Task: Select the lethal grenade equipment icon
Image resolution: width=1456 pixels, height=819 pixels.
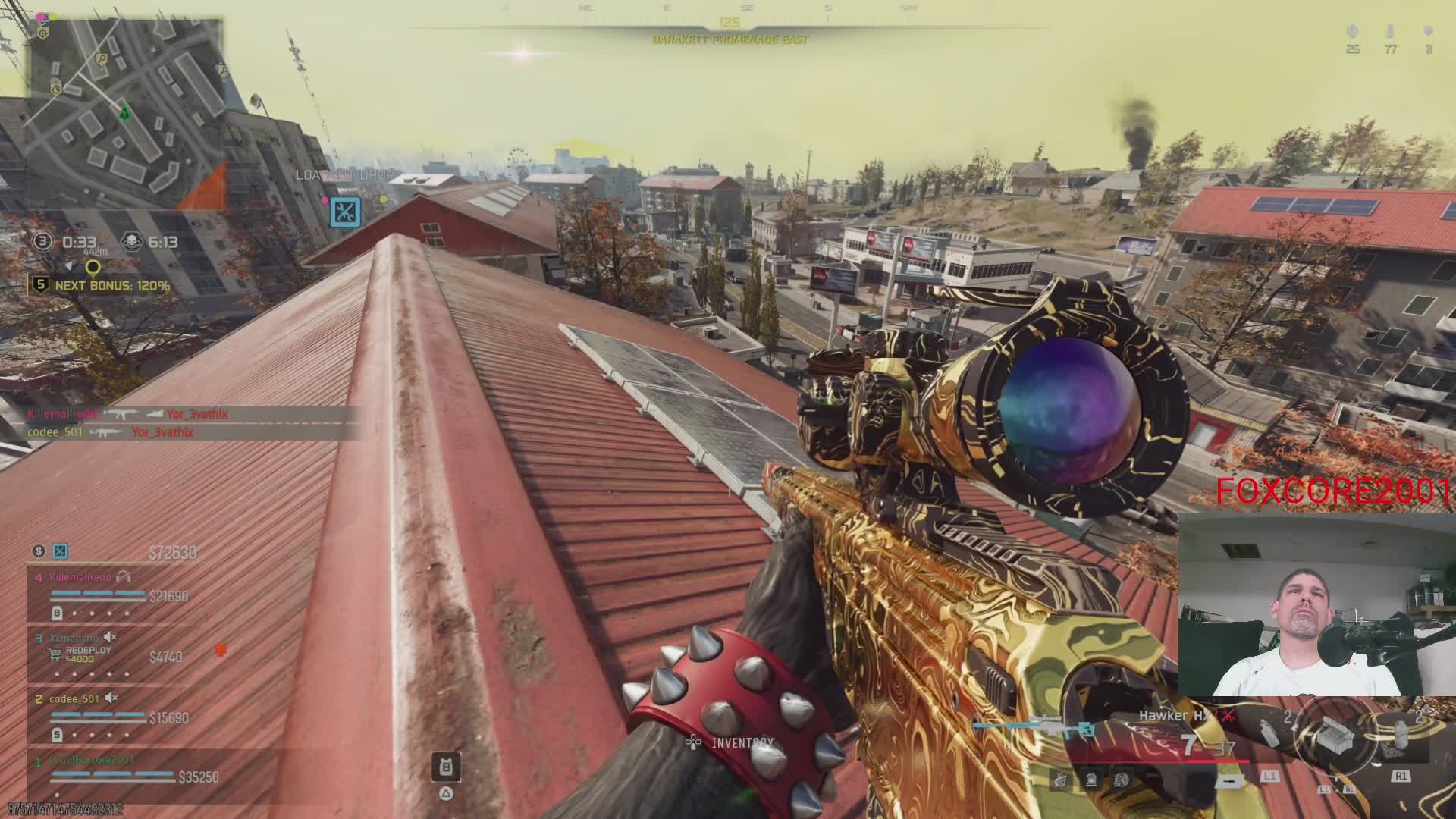Action: (x=1400, y=733)
